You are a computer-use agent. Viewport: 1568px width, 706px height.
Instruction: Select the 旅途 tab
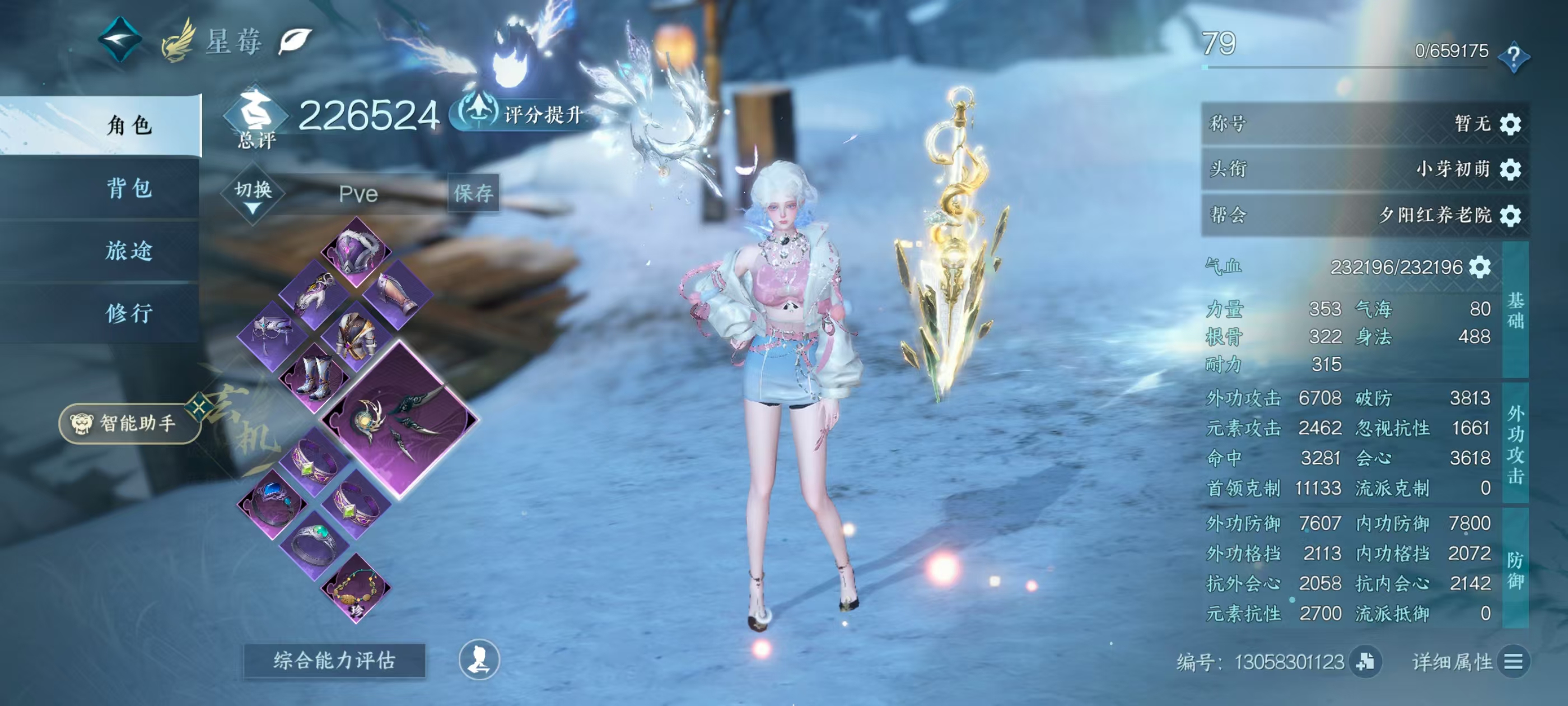coord(128,251)
